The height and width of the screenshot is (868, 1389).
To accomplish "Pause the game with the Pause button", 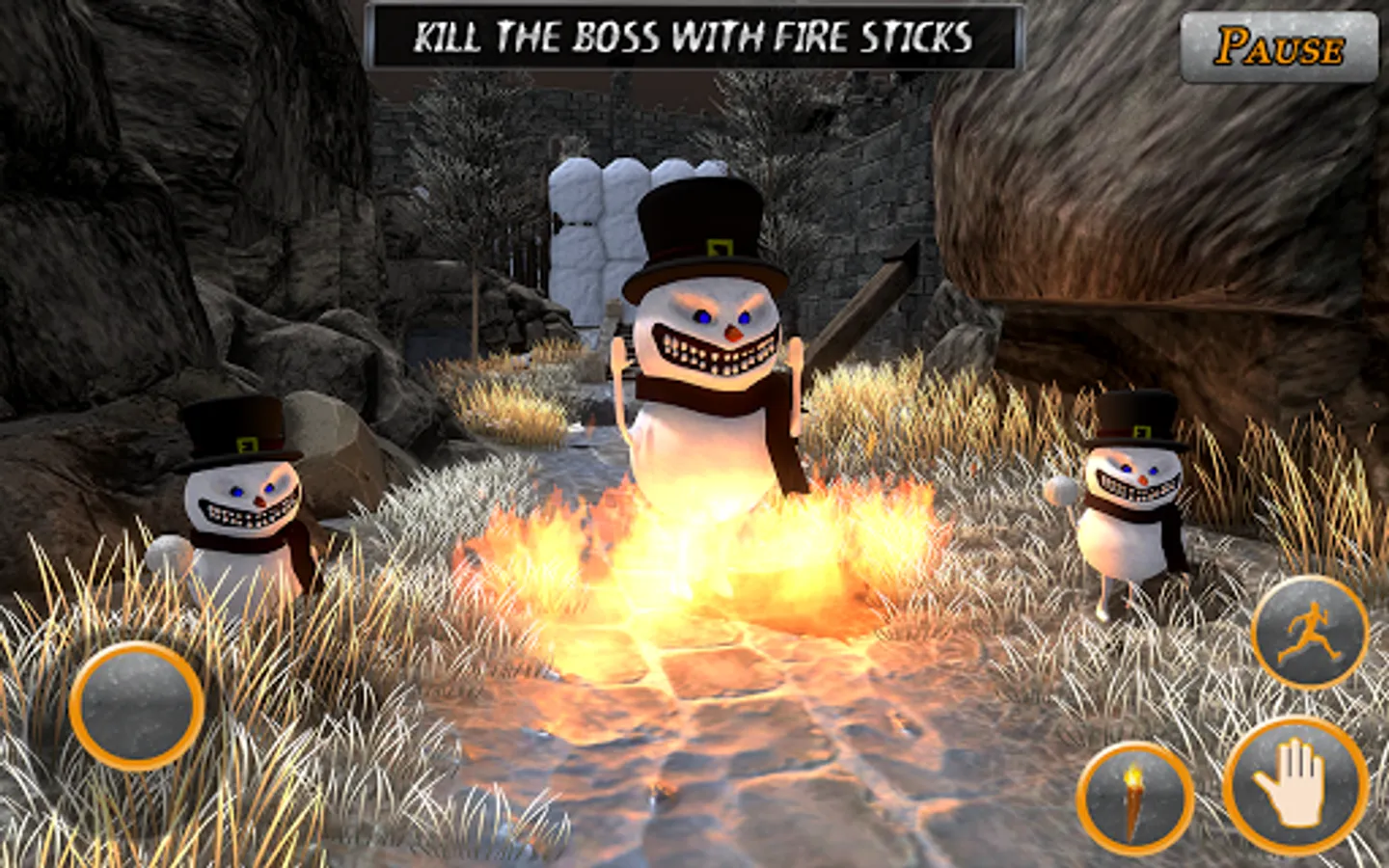I will point(1279,47).
